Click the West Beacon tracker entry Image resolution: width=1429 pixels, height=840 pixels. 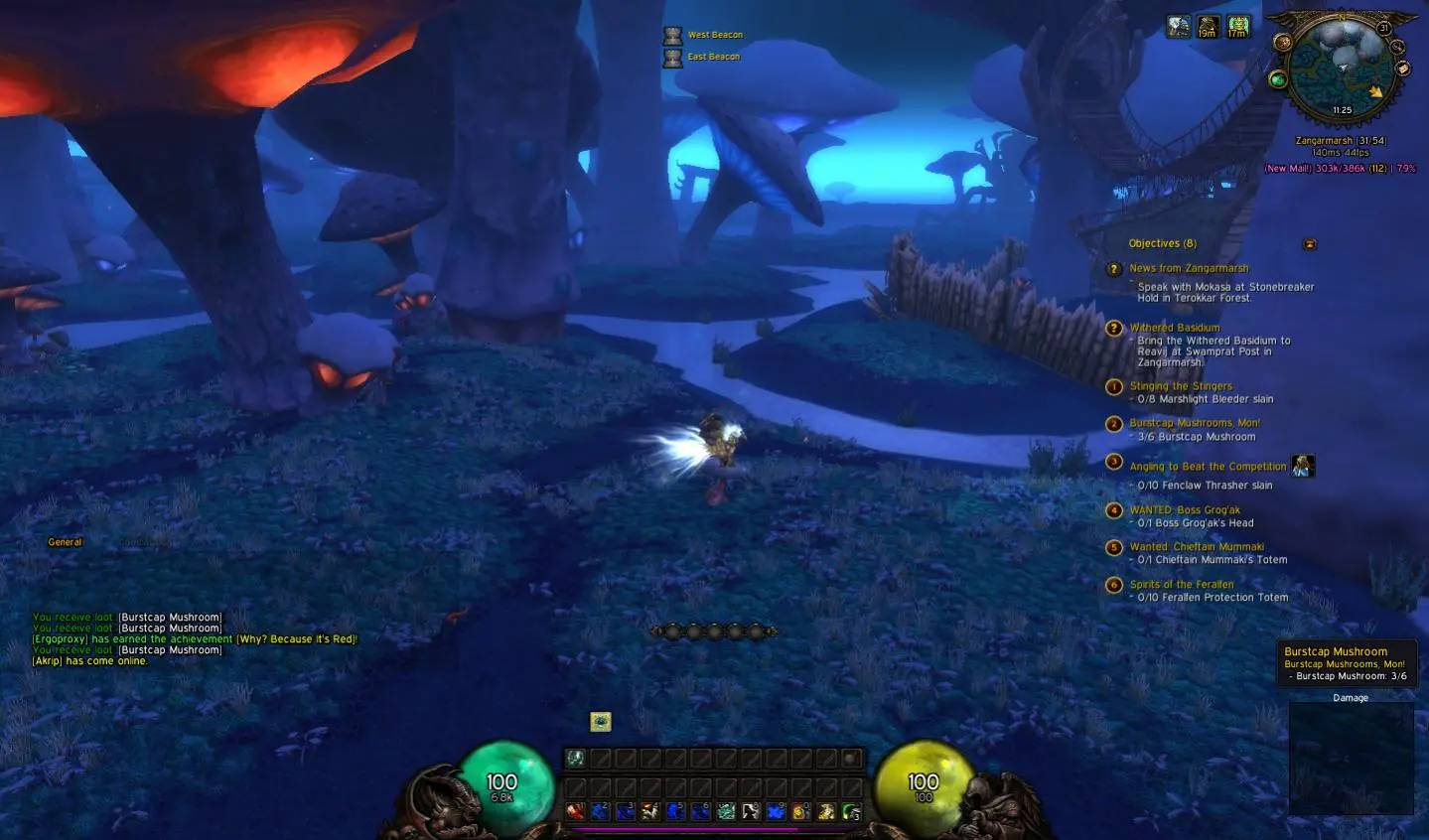point(714,35)
